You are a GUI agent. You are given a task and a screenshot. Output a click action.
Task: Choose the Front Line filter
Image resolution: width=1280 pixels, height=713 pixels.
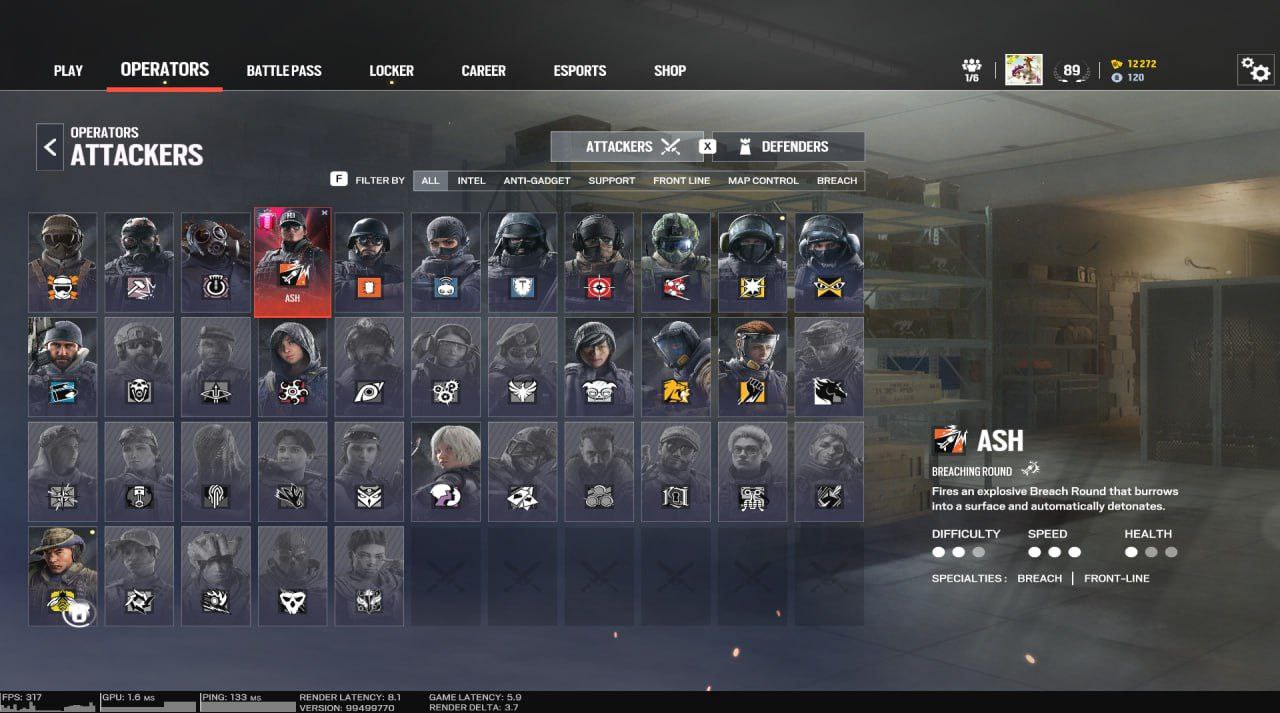(x=681, y=181)
